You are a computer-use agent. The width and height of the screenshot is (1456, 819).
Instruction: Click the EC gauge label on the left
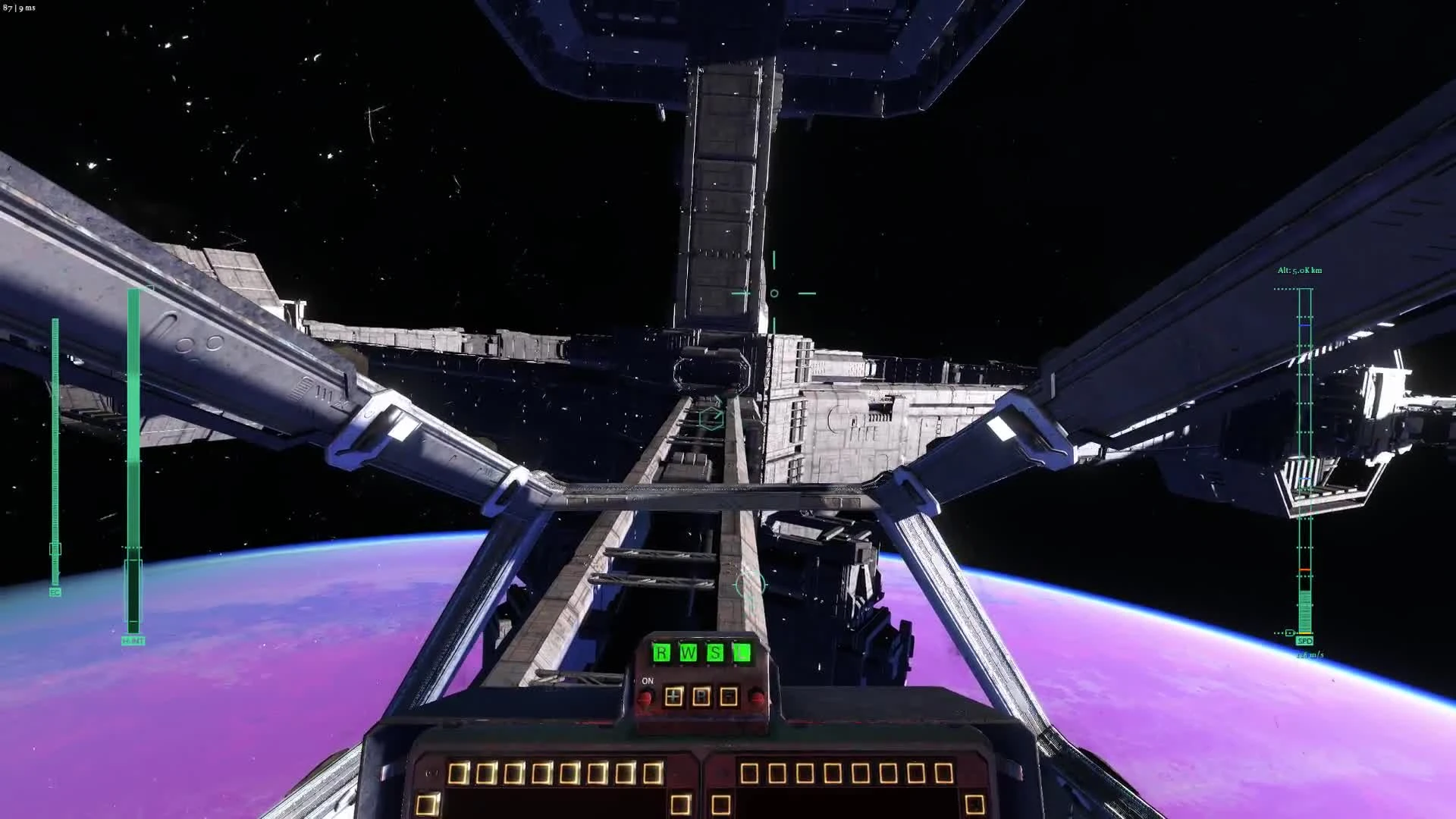pos(54,592)
